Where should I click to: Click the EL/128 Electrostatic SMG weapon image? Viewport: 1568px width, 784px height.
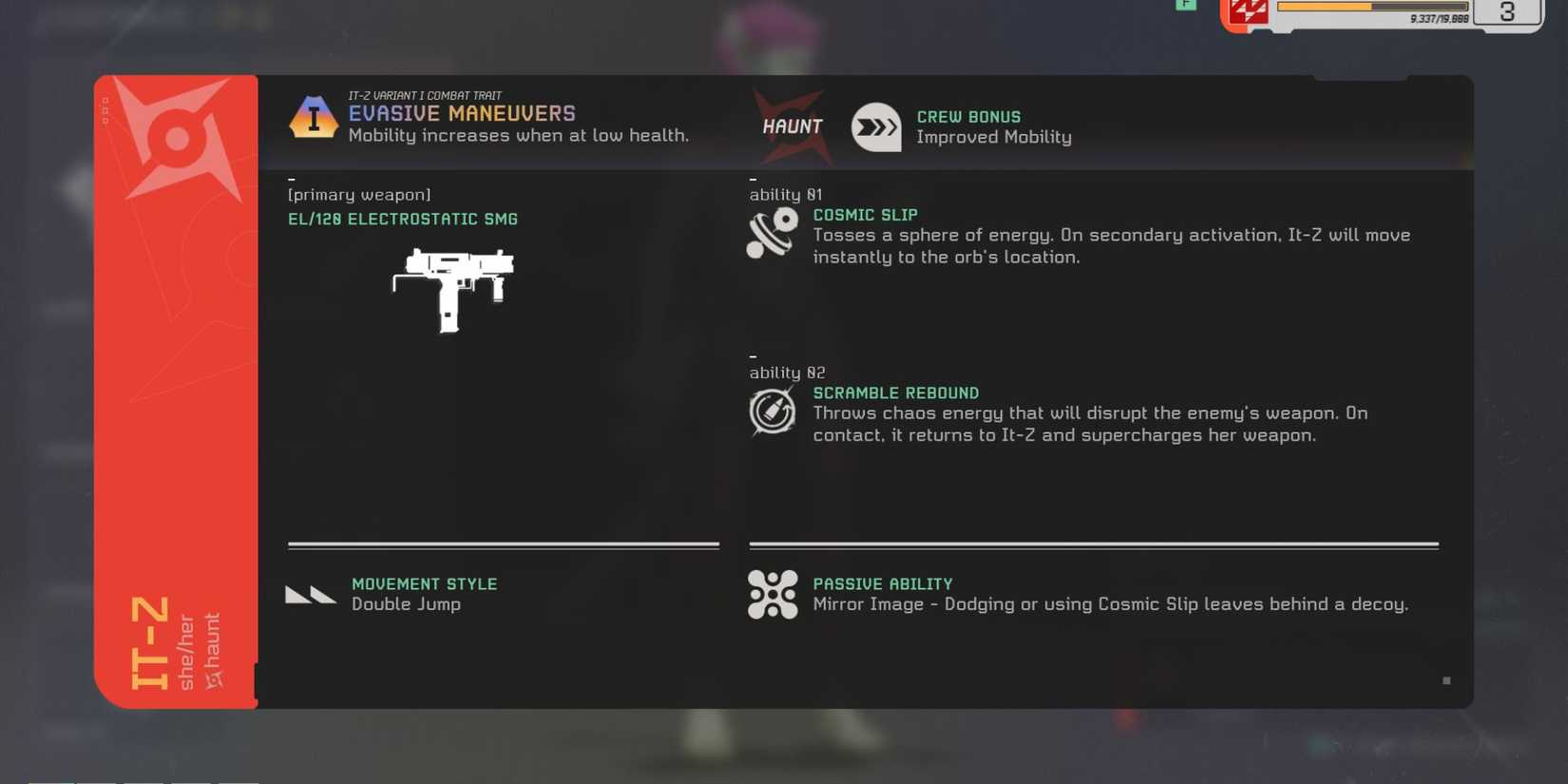(454, 290)
